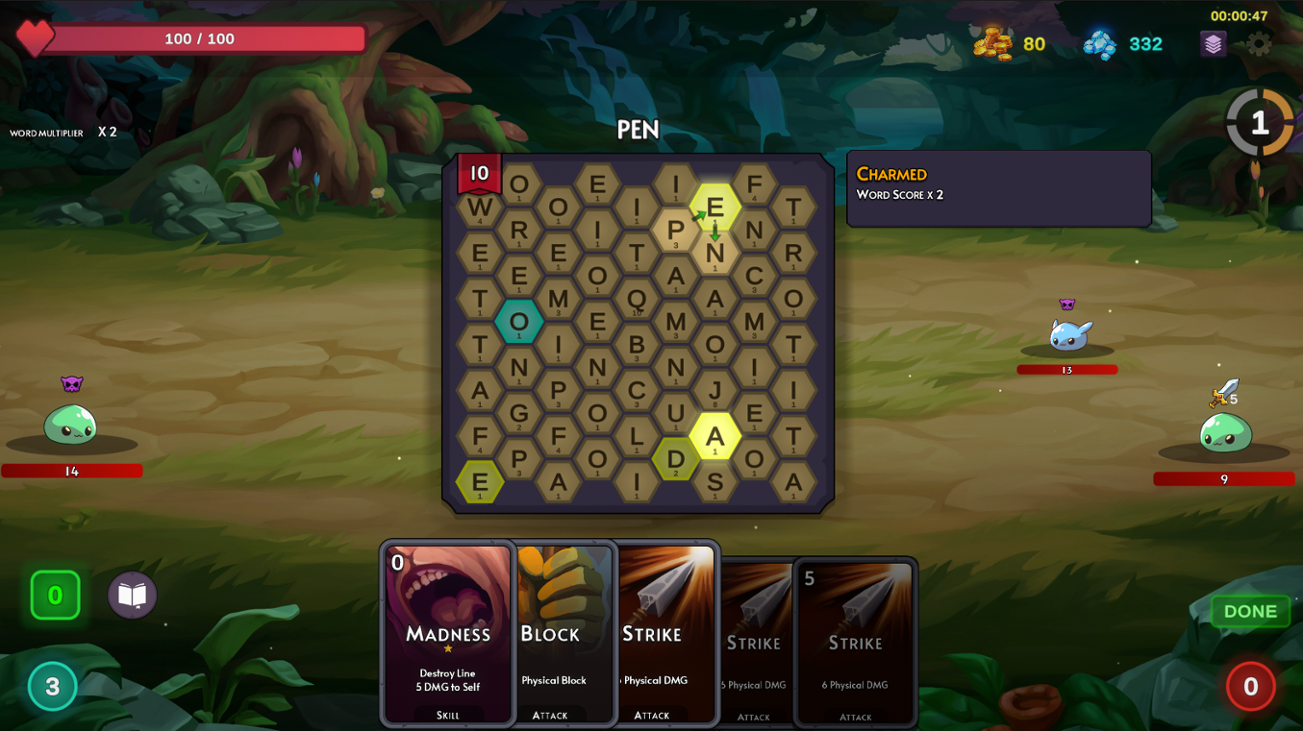Click the gold coins counter showing 80

1008,44
